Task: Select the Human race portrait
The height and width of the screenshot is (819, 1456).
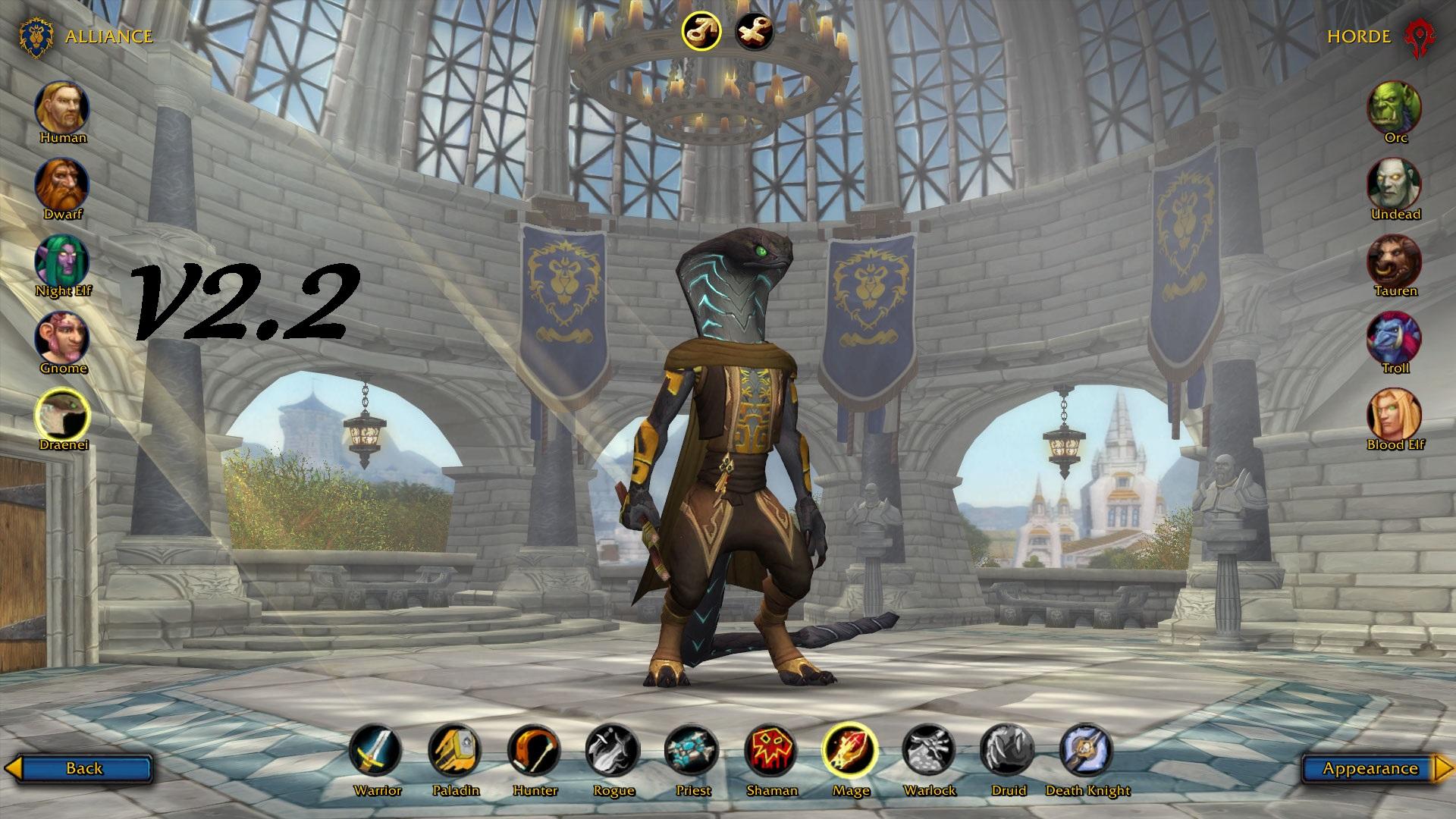Action: coord(62,108)
